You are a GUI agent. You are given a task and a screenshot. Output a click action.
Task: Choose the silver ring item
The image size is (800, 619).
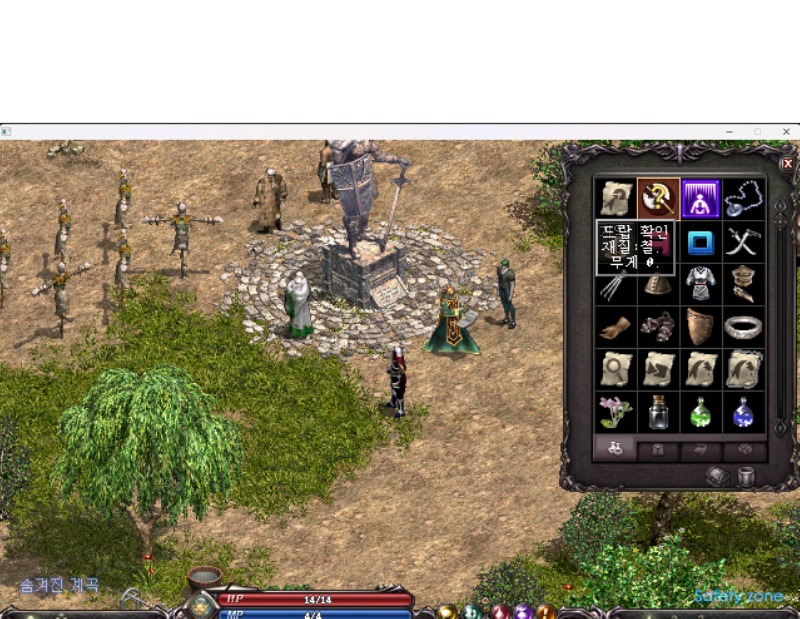(x=743, y=327)
